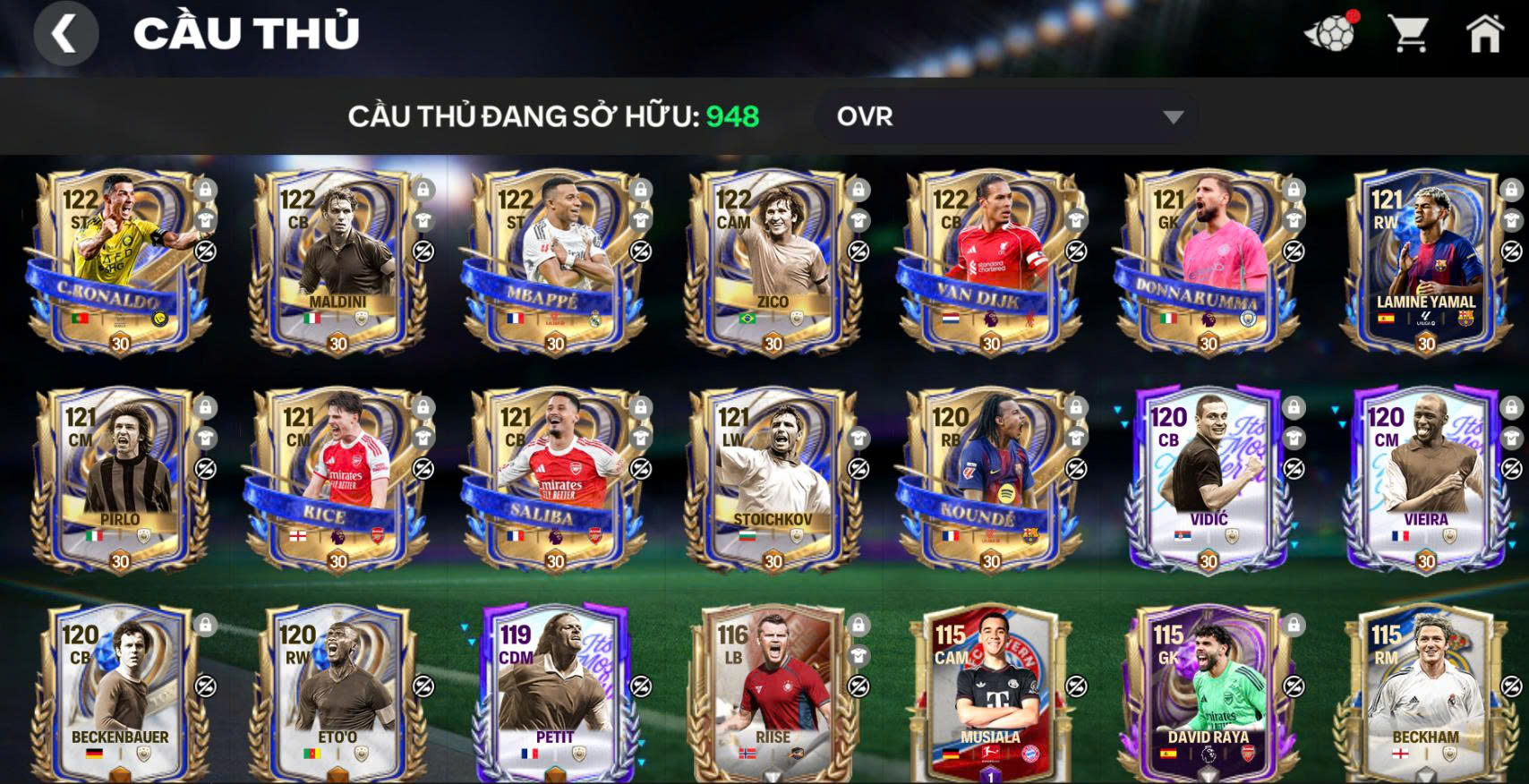The image size is (1529, 784).
Task: Open the David Raya goalkeeper card
Action: (x=1208, y=694)
